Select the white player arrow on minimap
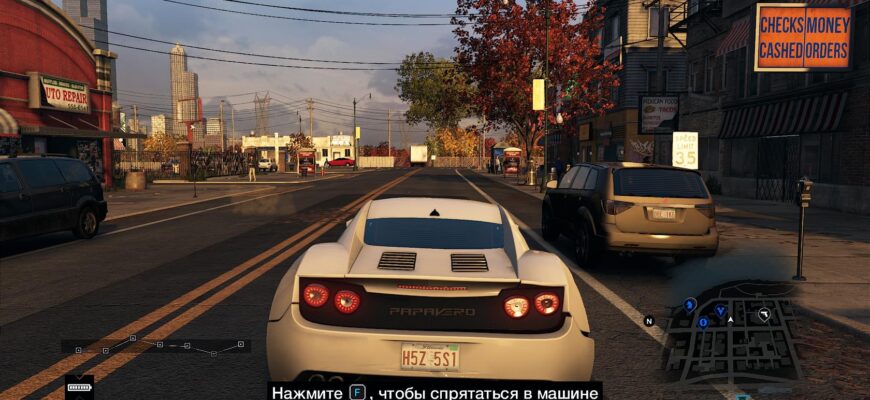Image resolution: width=870 pixels, height=400 pixels. click(x=730, y=320)
